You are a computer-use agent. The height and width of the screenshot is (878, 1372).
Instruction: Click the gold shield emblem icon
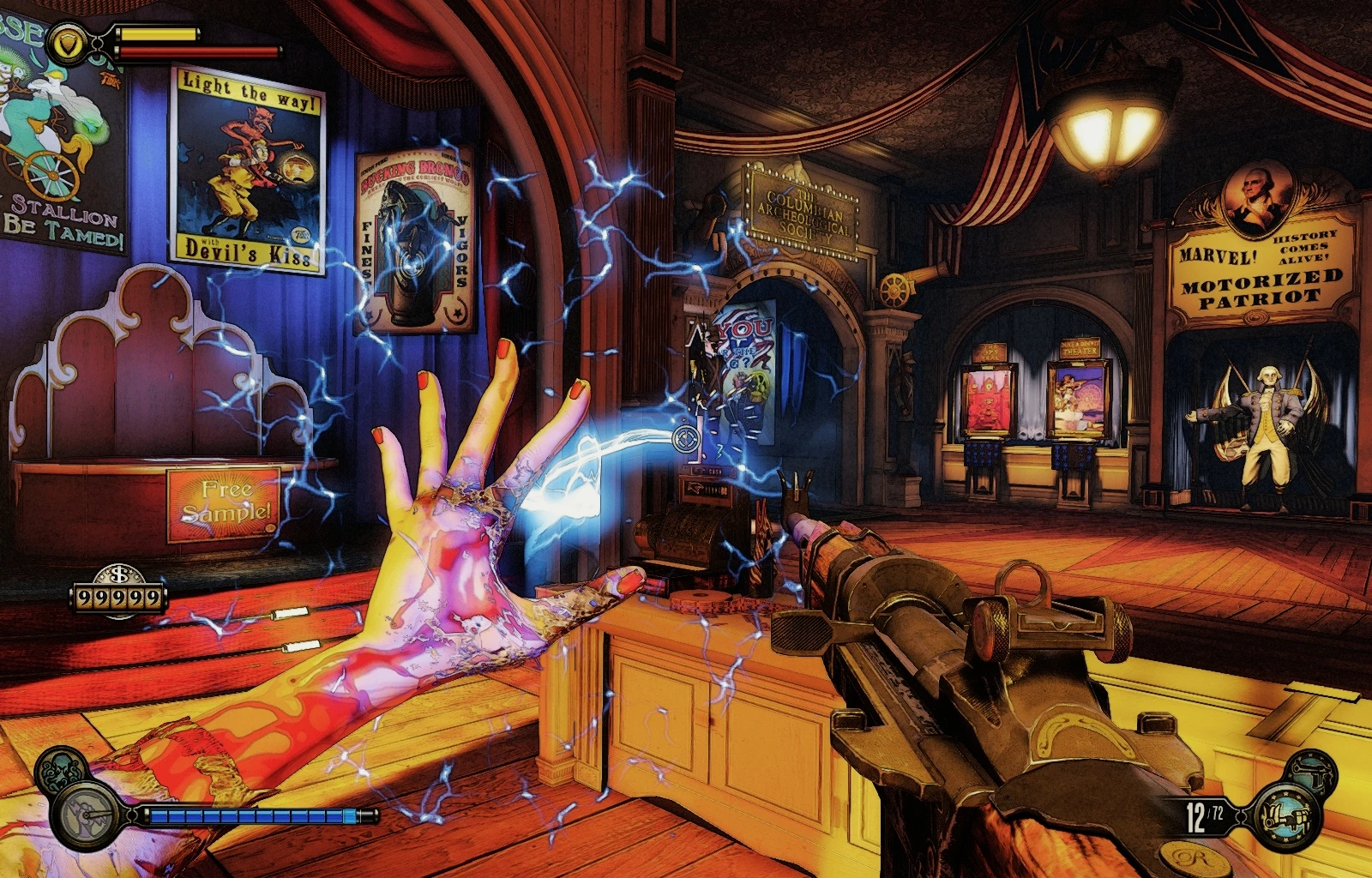coord(66,40)
